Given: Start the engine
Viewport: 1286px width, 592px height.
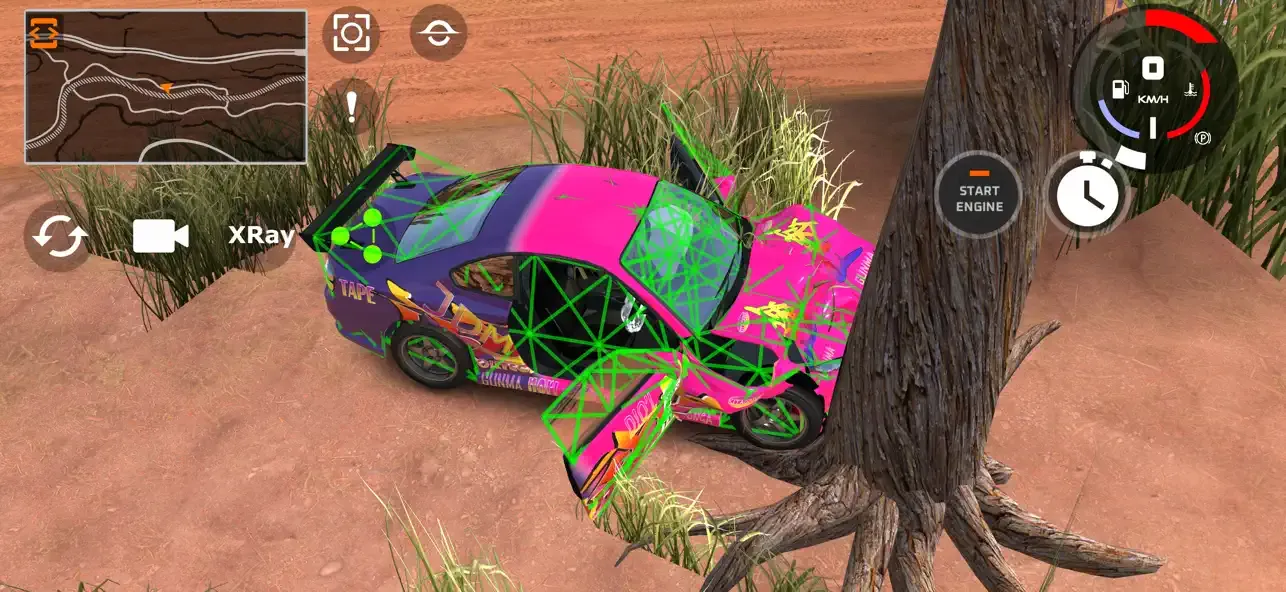Looking at the screenshot, I should 979,195.
